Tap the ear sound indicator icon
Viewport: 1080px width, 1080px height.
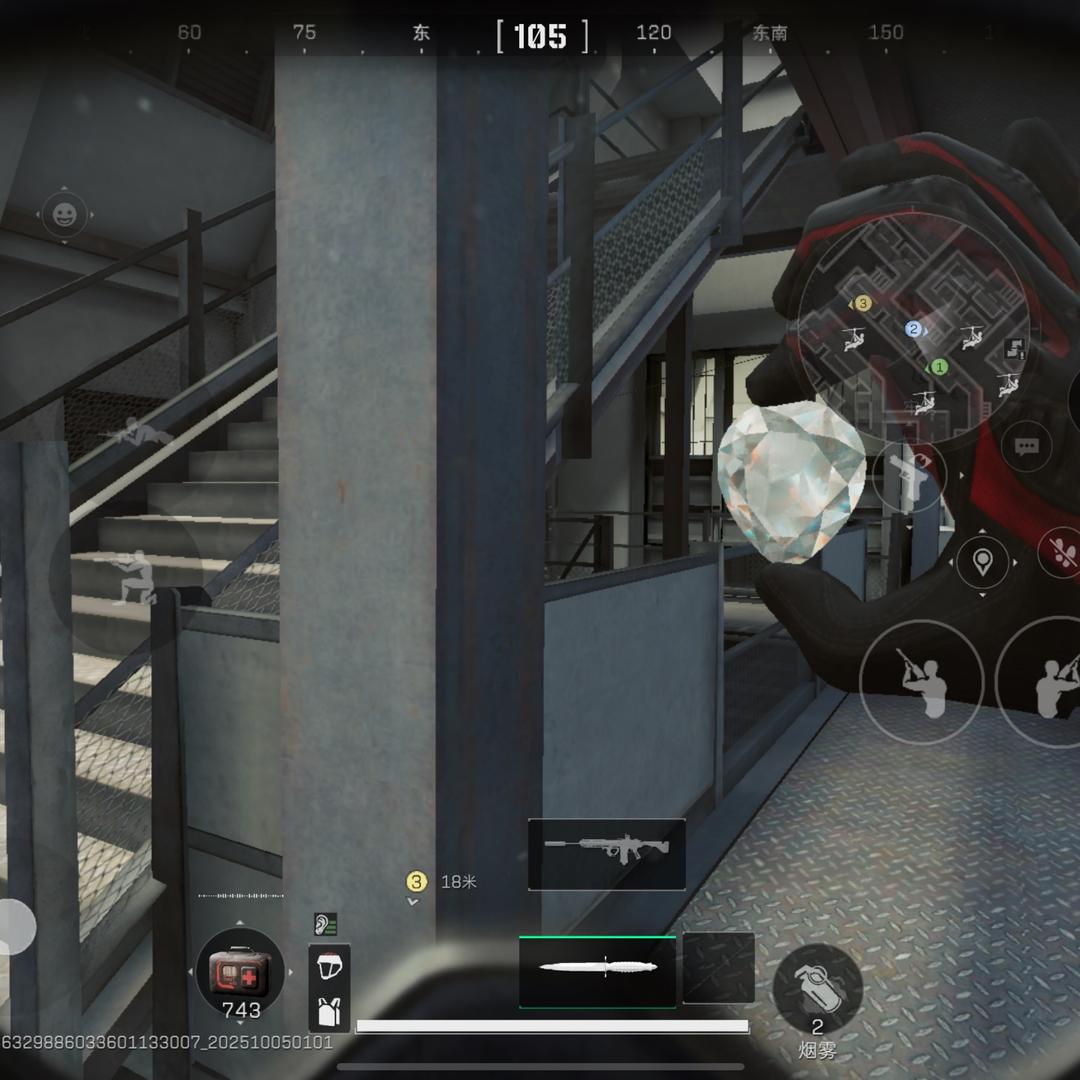coord(325,924)
